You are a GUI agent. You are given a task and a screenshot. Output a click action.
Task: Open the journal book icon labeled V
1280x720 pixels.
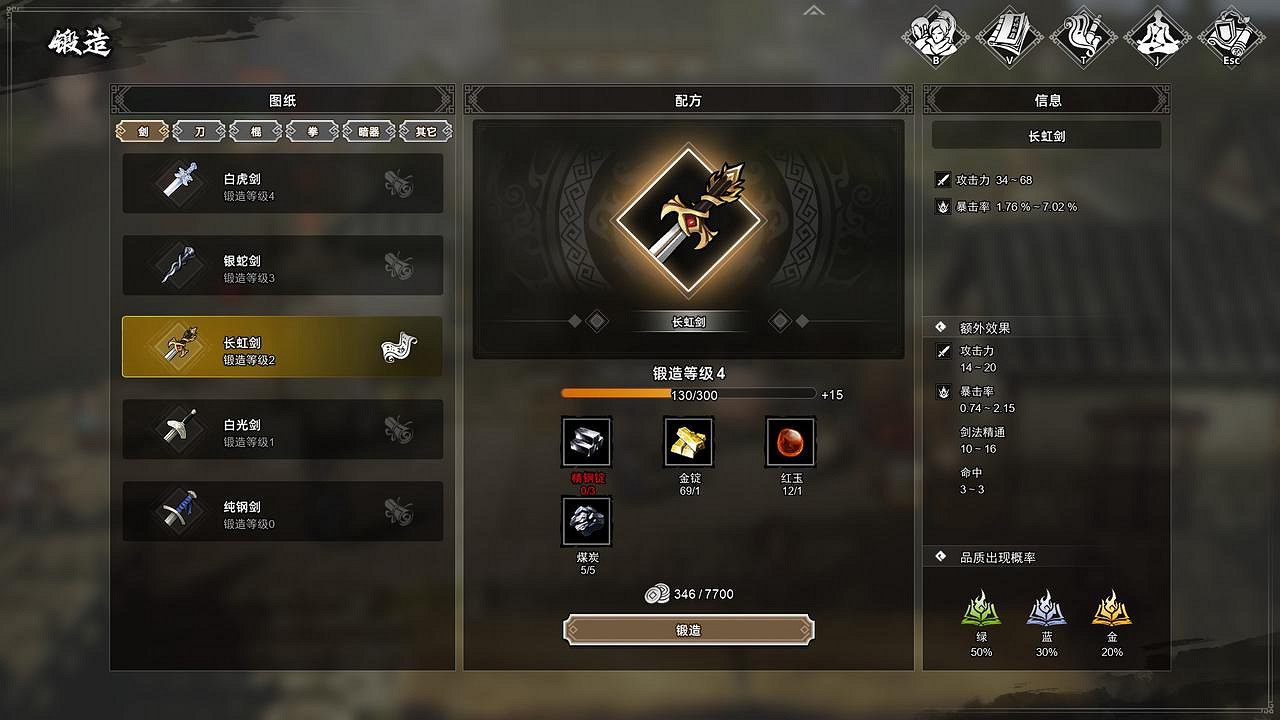point(1008,35)
